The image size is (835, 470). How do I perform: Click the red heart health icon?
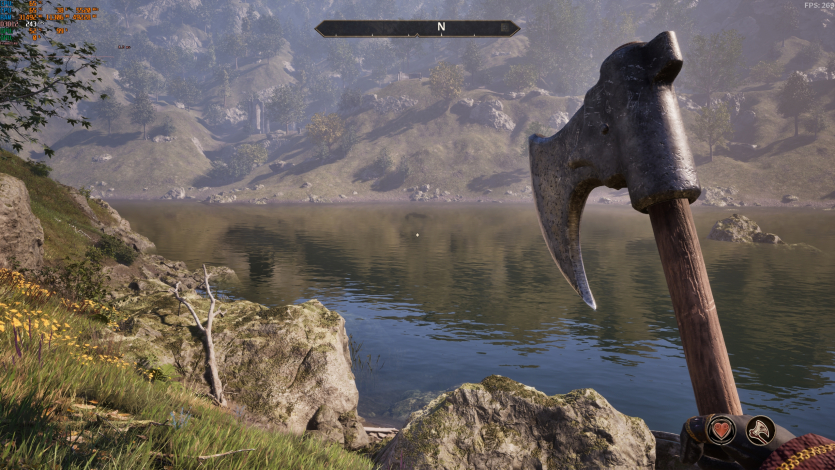point(720,431)
